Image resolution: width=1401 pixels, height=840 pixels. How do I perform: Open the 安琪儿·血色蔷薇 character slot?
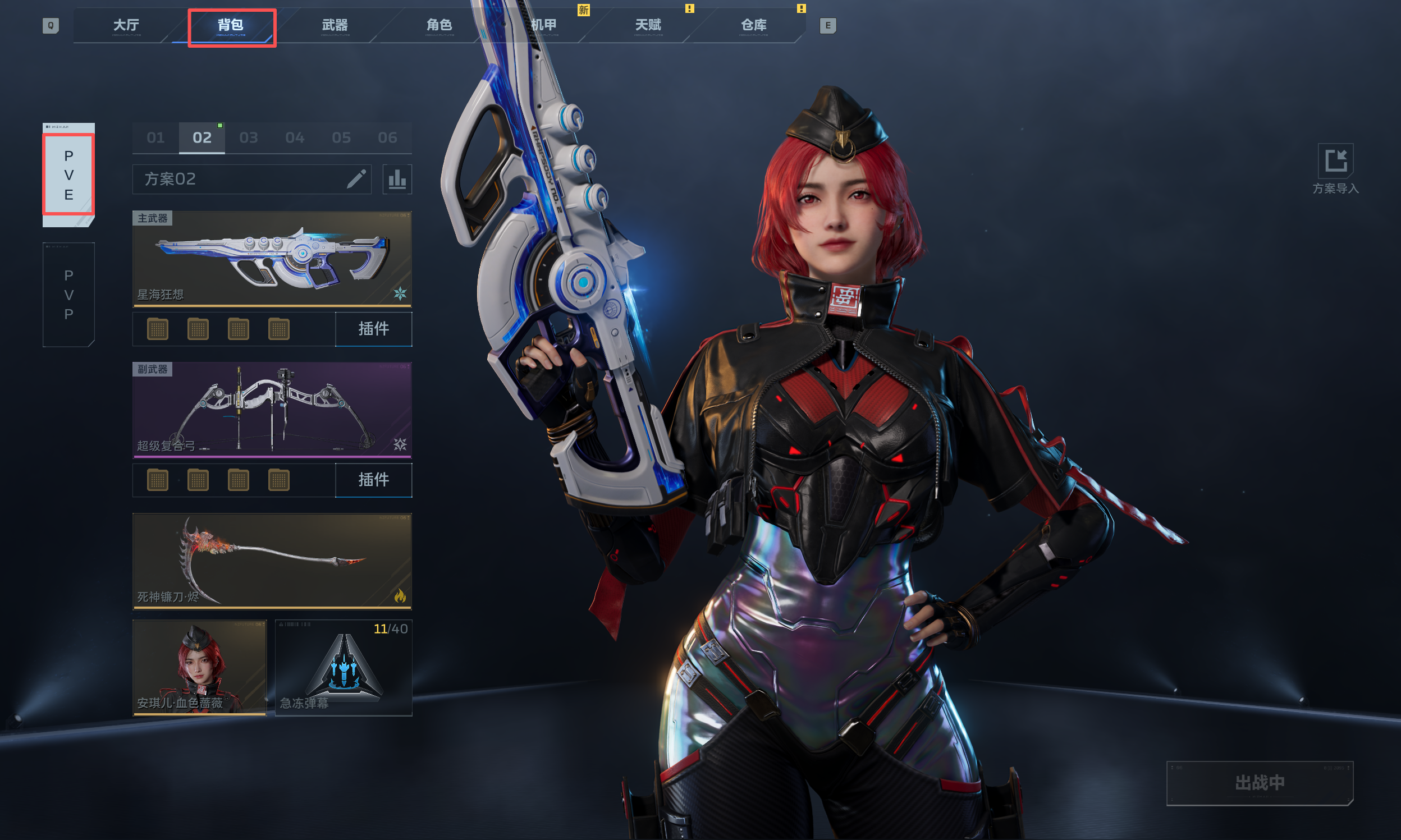200,667
